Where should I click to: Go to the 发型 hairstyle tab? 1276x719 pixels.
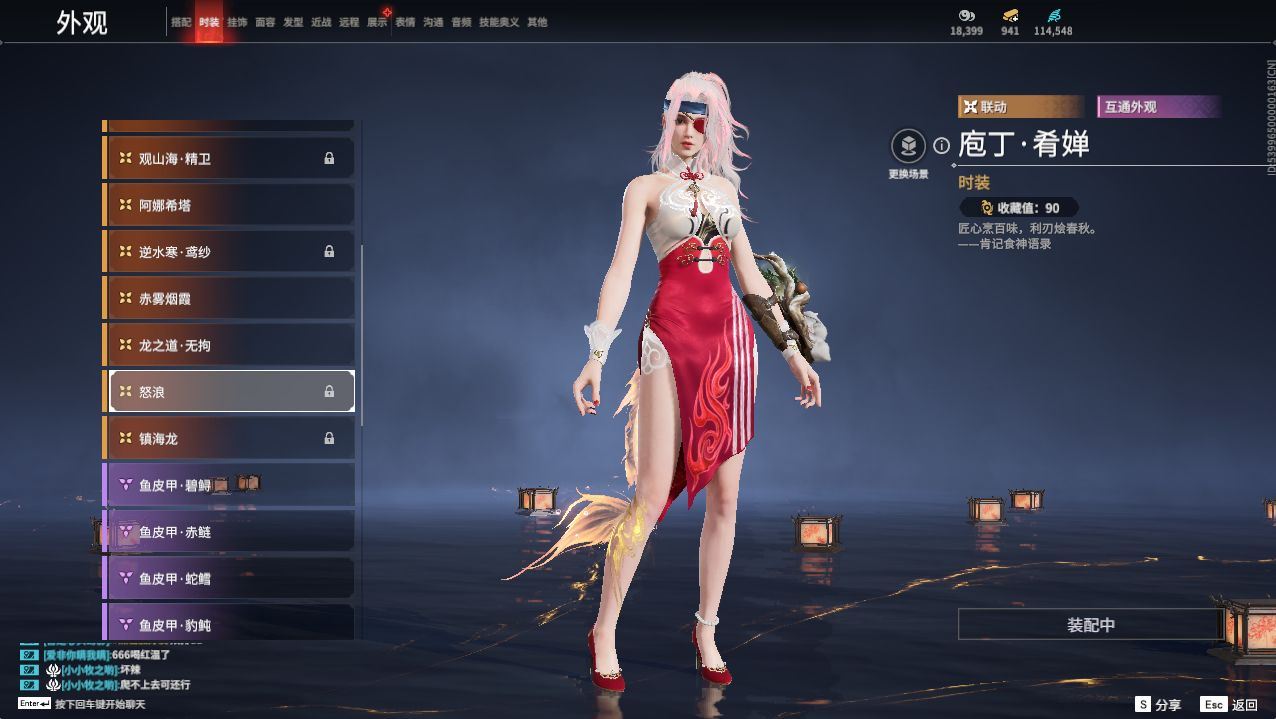293,22
